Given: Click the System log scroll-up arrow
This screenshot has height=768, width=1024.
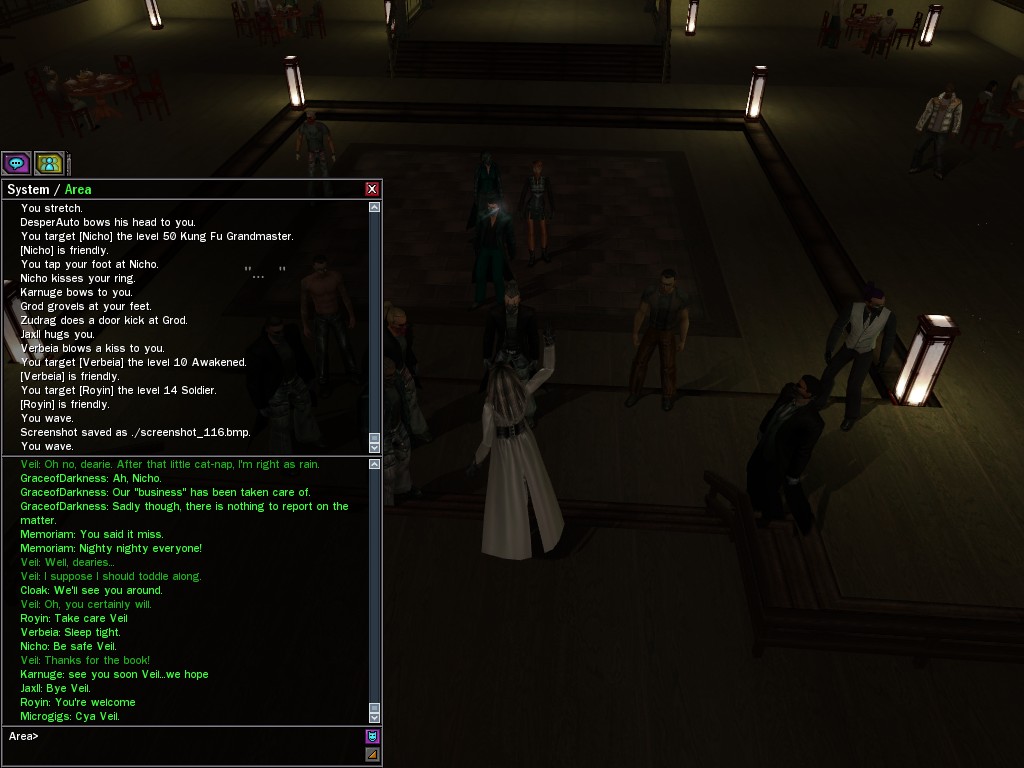Looking at the screenshot, I should 374,208.
